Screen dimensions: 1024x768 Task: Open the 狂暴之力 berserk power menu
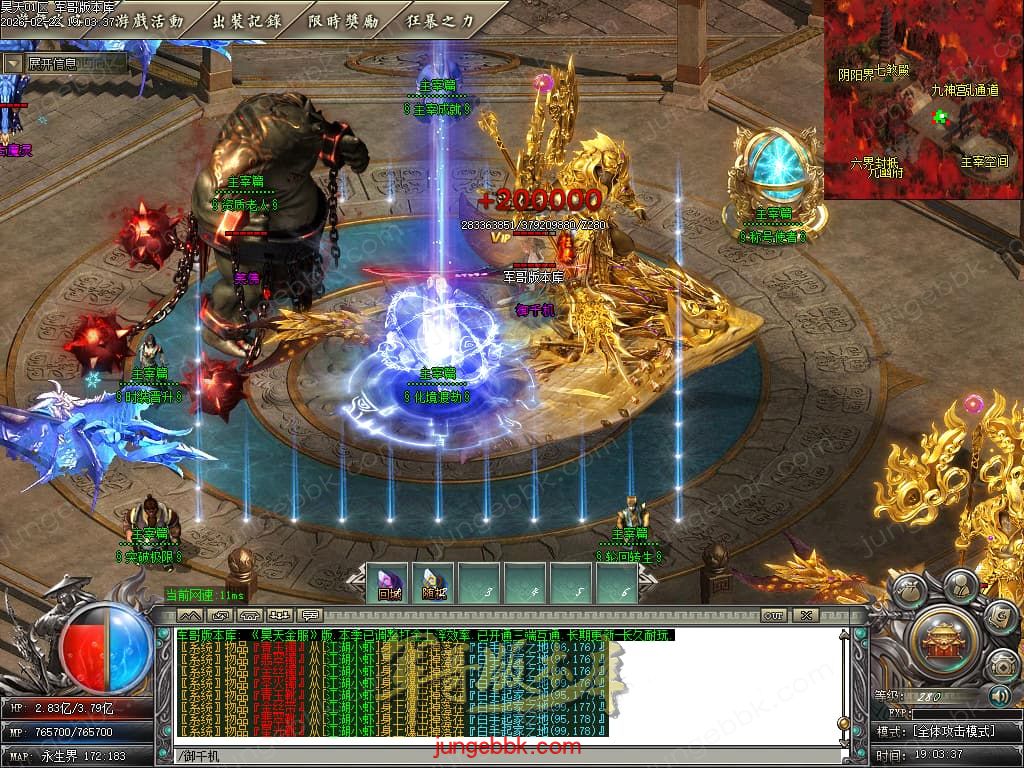pos(441,20)
